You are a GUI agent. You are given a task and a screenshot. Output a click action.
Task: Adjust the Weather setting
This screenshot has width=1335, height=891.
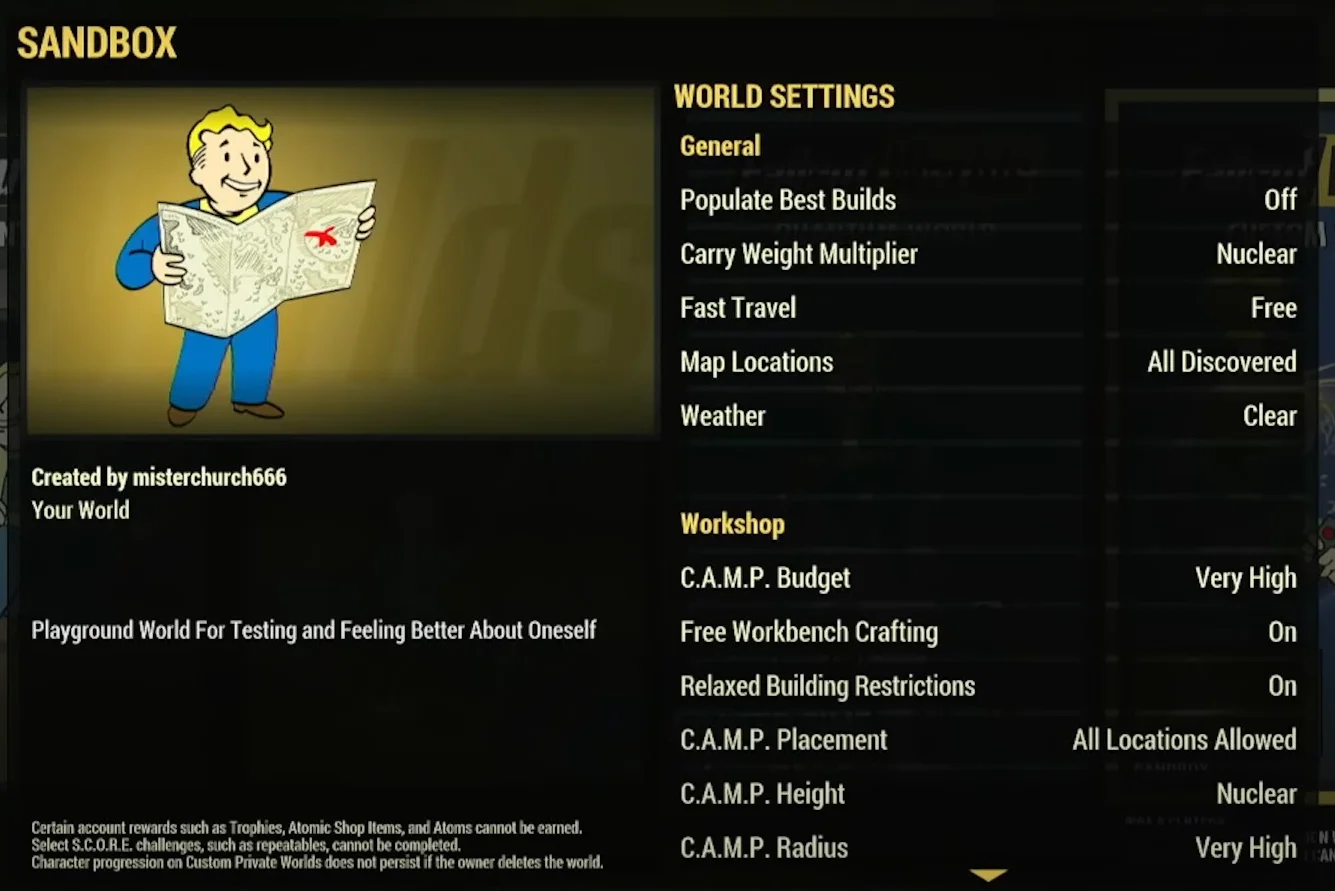[x=988, y=416]
